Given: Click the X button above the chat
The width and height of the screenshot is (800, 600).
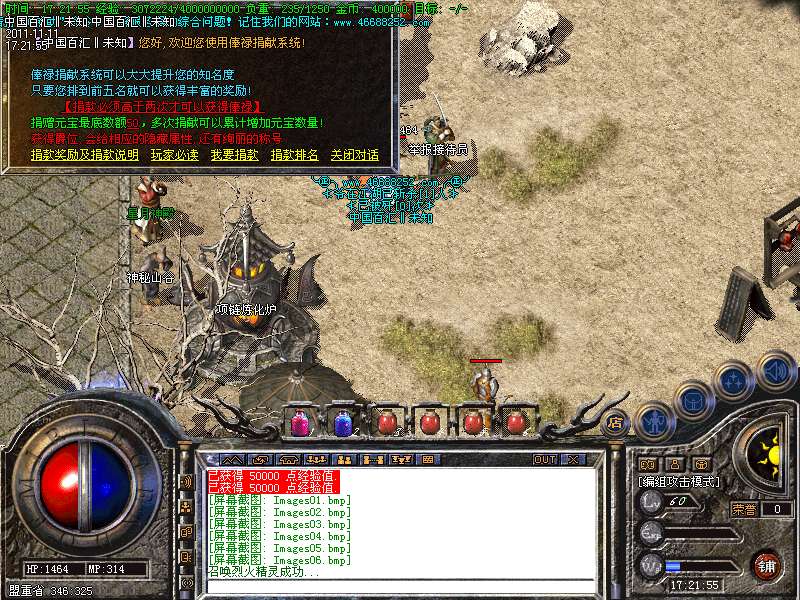Looking at the screenshot, I should (x=573, y=459).
